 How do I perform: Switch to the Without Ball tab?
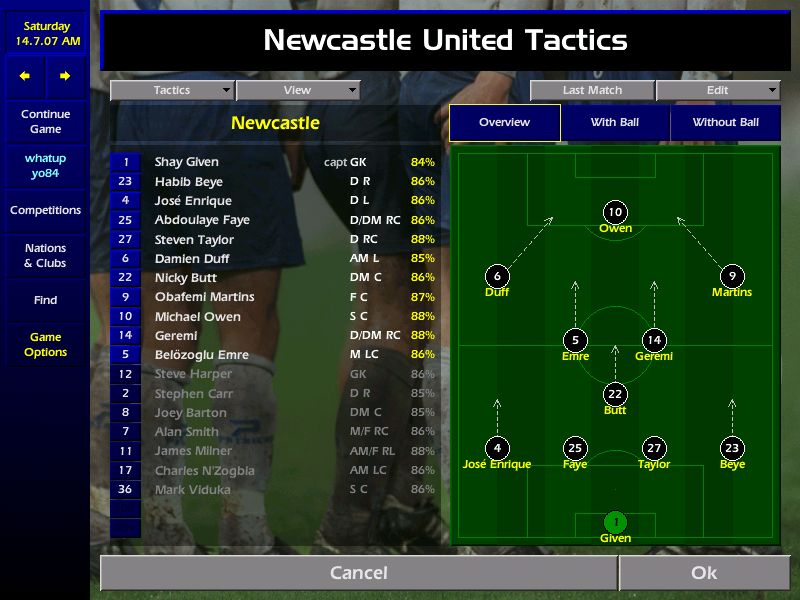click(726, 123)
